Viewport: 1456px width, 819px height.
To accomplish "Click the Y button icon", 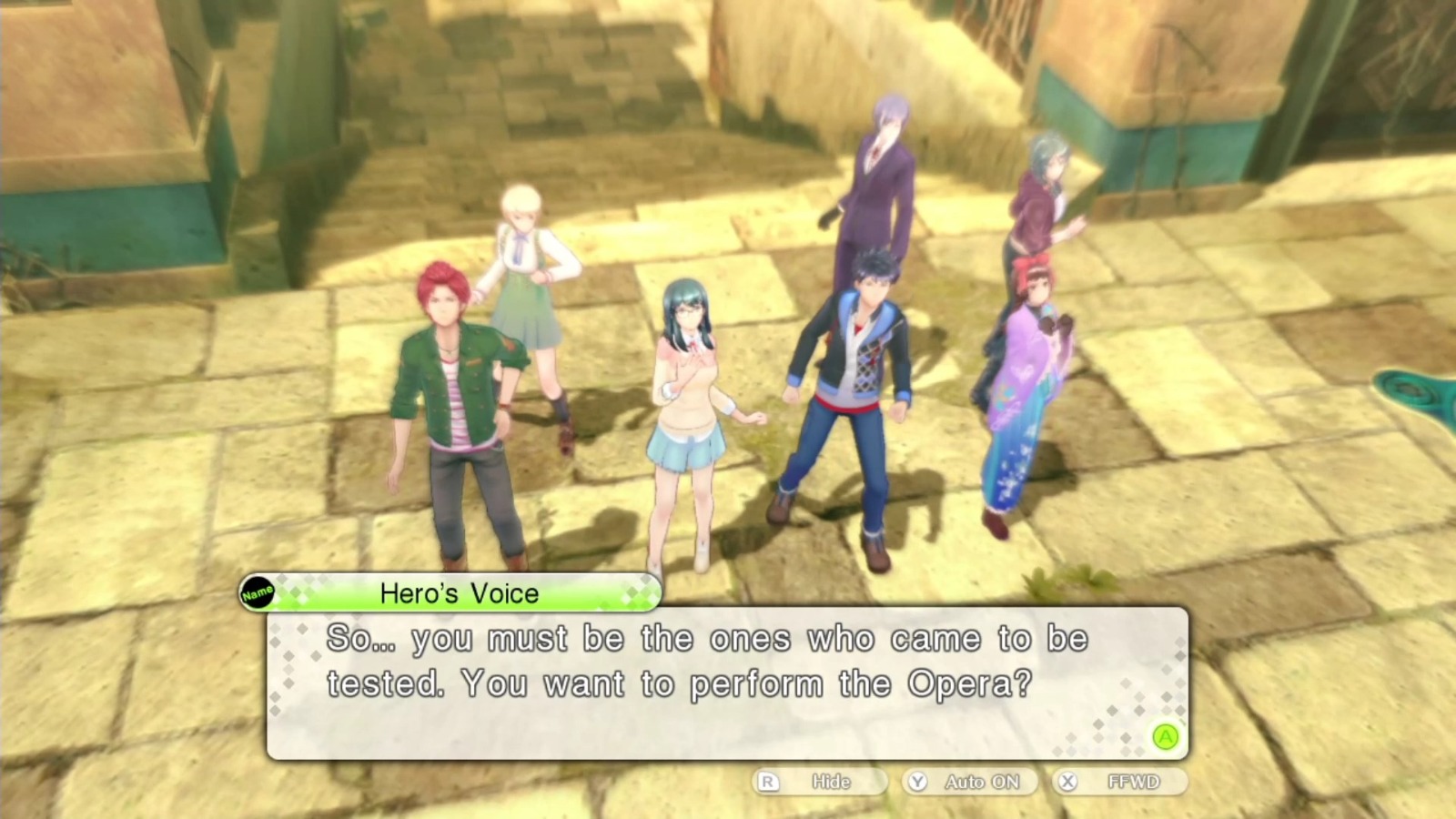I will tap(918, 781).
